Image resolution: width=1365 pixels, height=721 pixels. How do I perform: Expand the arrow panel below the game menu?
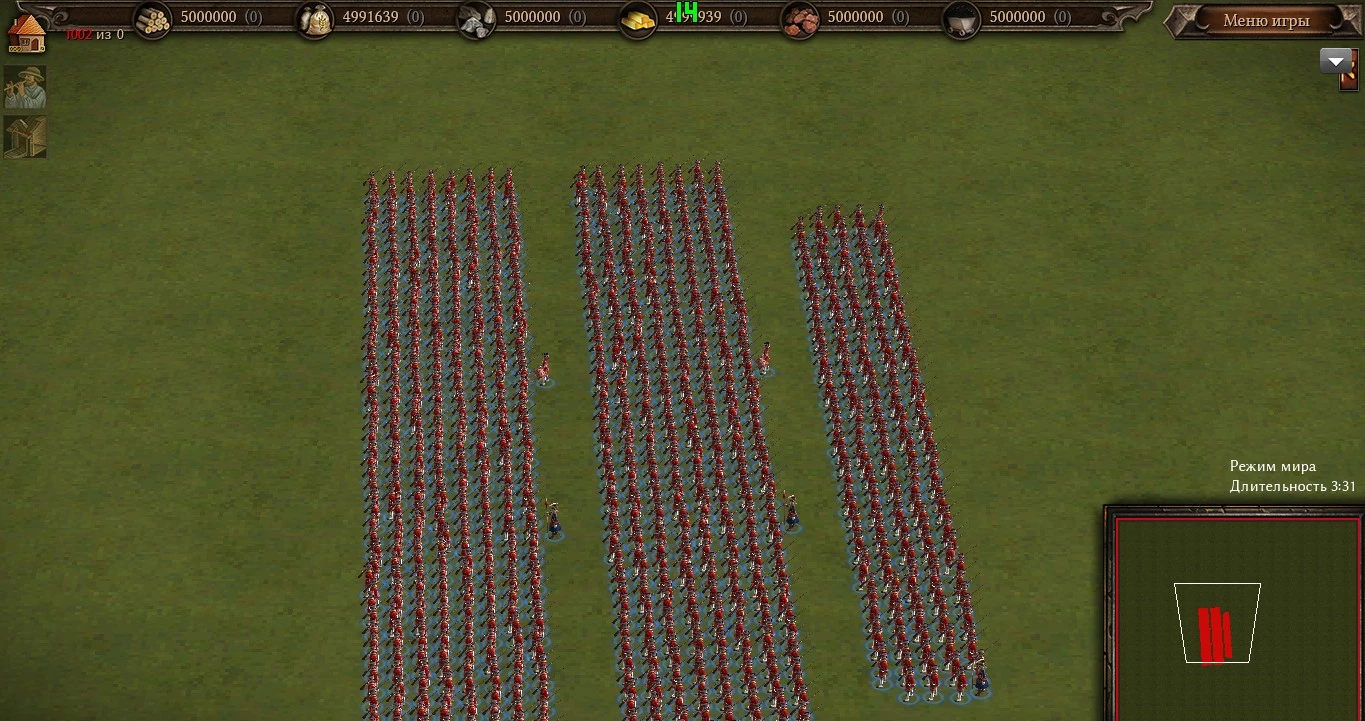click(x=1337, y=60)
